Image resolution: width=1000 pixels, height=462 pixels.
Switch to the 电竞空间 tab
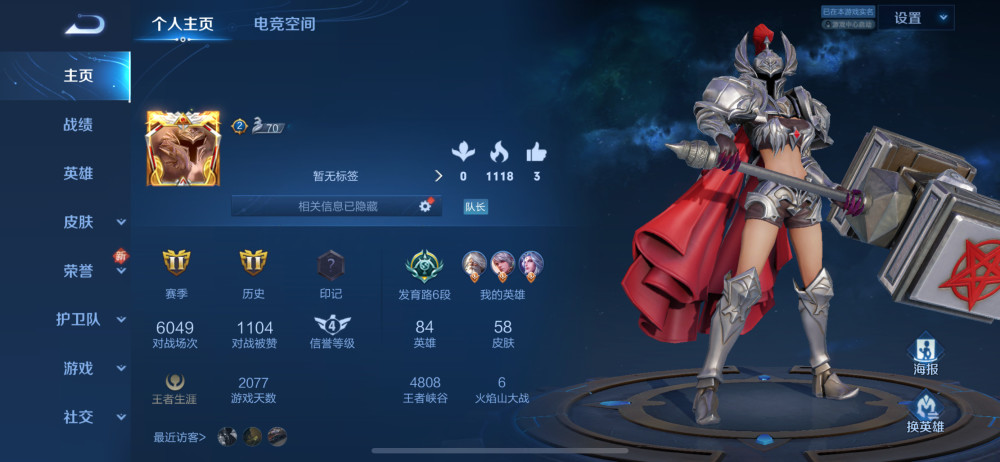pos(284,24)
